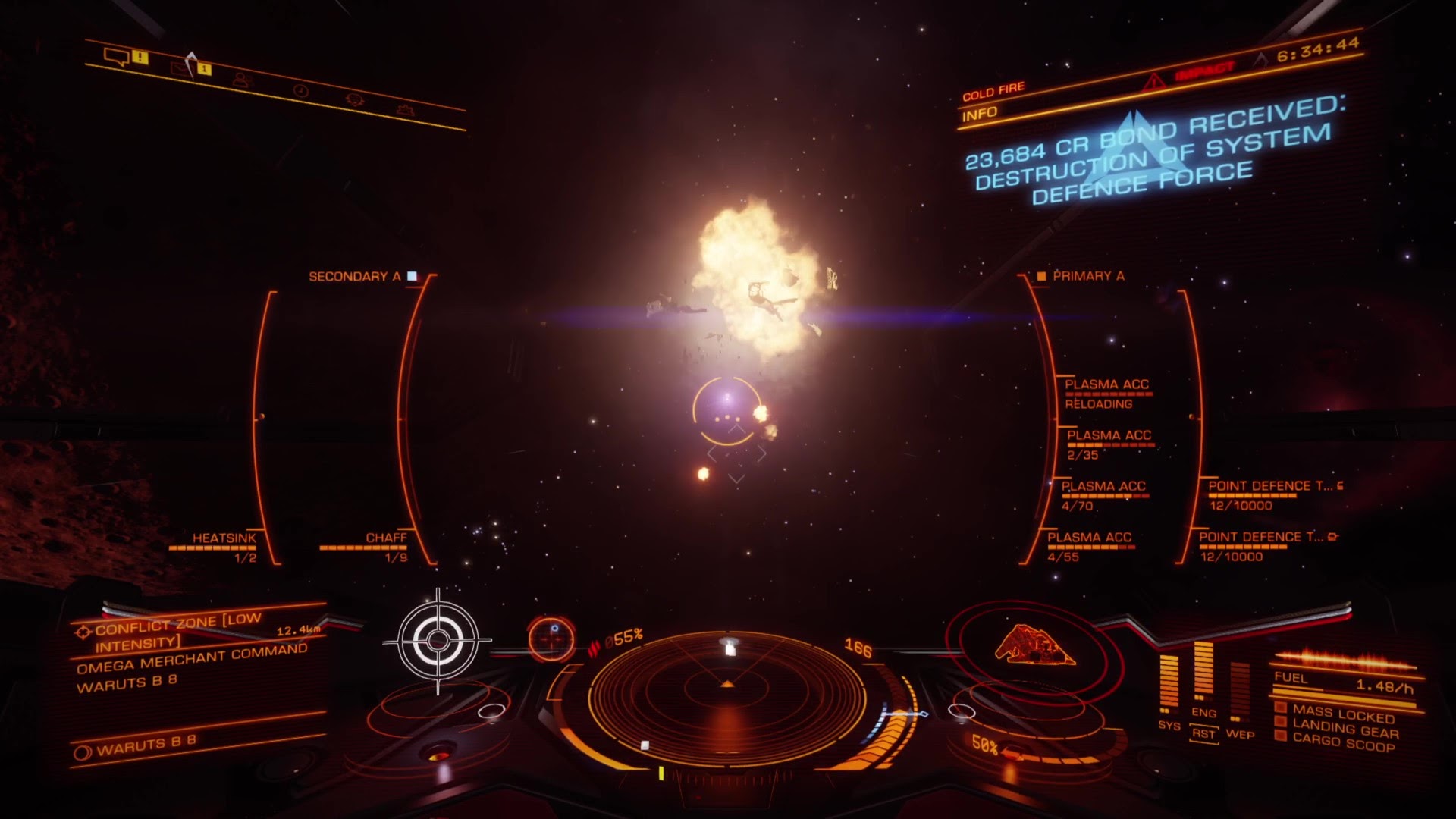
Task: Select the Chaff launcher module
Action: 386,538
